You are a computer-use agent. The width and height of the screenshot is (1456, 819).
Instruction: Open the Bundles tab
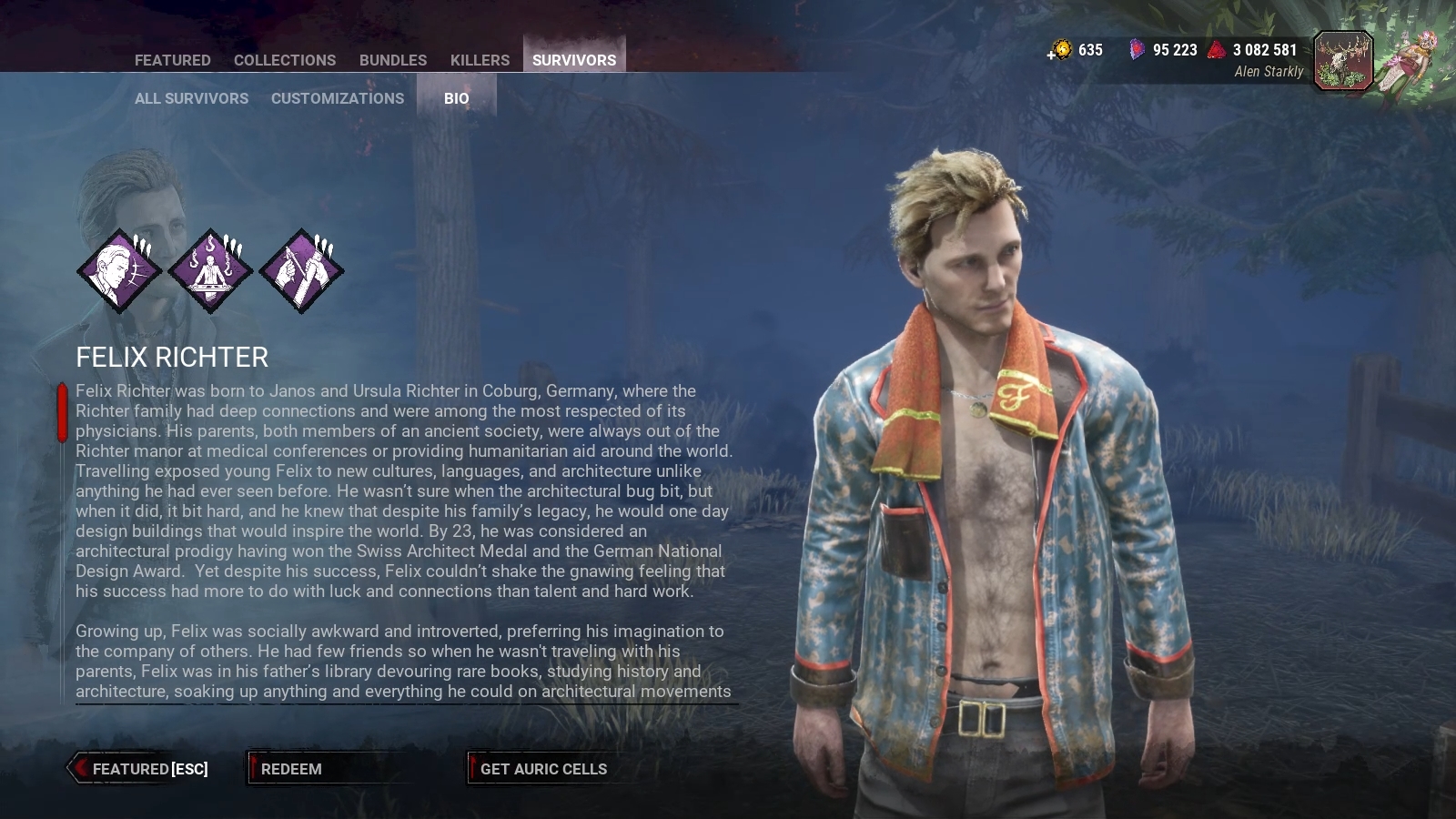(x=392, y=60)
